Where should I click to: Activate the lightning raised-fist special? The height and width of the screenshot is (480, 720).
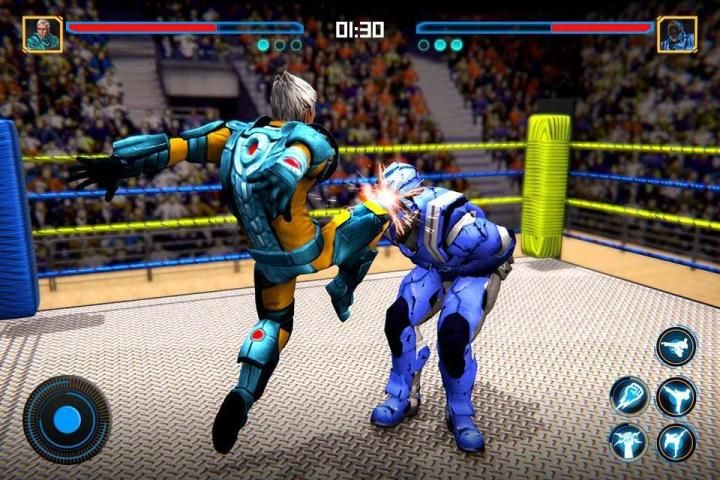pyautogui.click(x=629, y=441)
